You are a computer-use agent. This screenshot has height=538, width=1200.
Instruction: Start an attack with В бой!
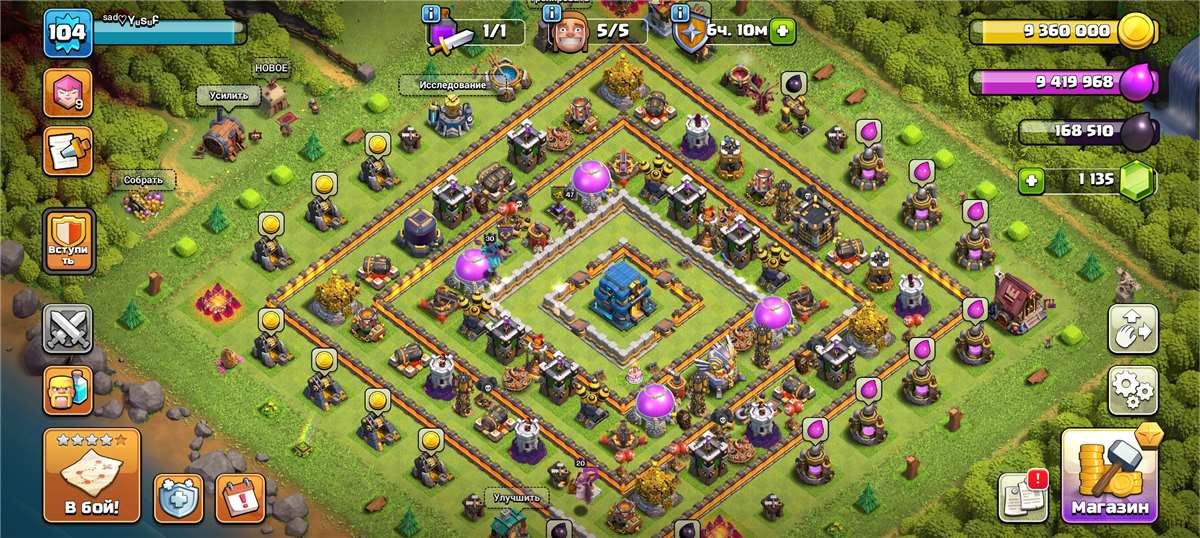coord(91,476)
